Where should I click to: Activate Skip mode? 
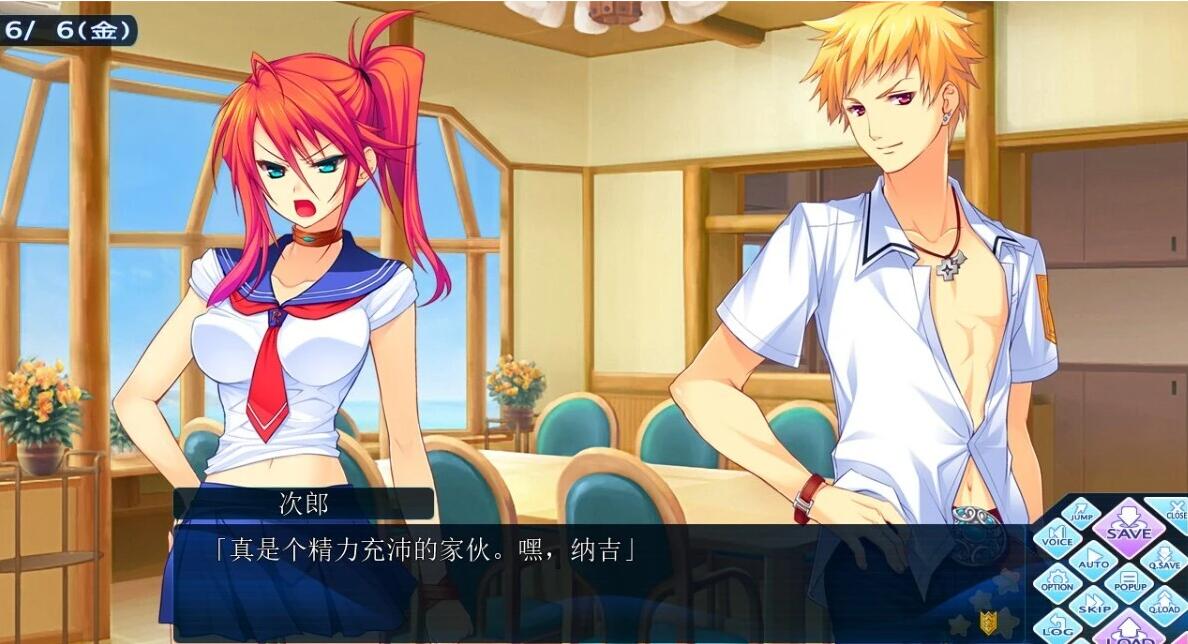pos(1093,606)
